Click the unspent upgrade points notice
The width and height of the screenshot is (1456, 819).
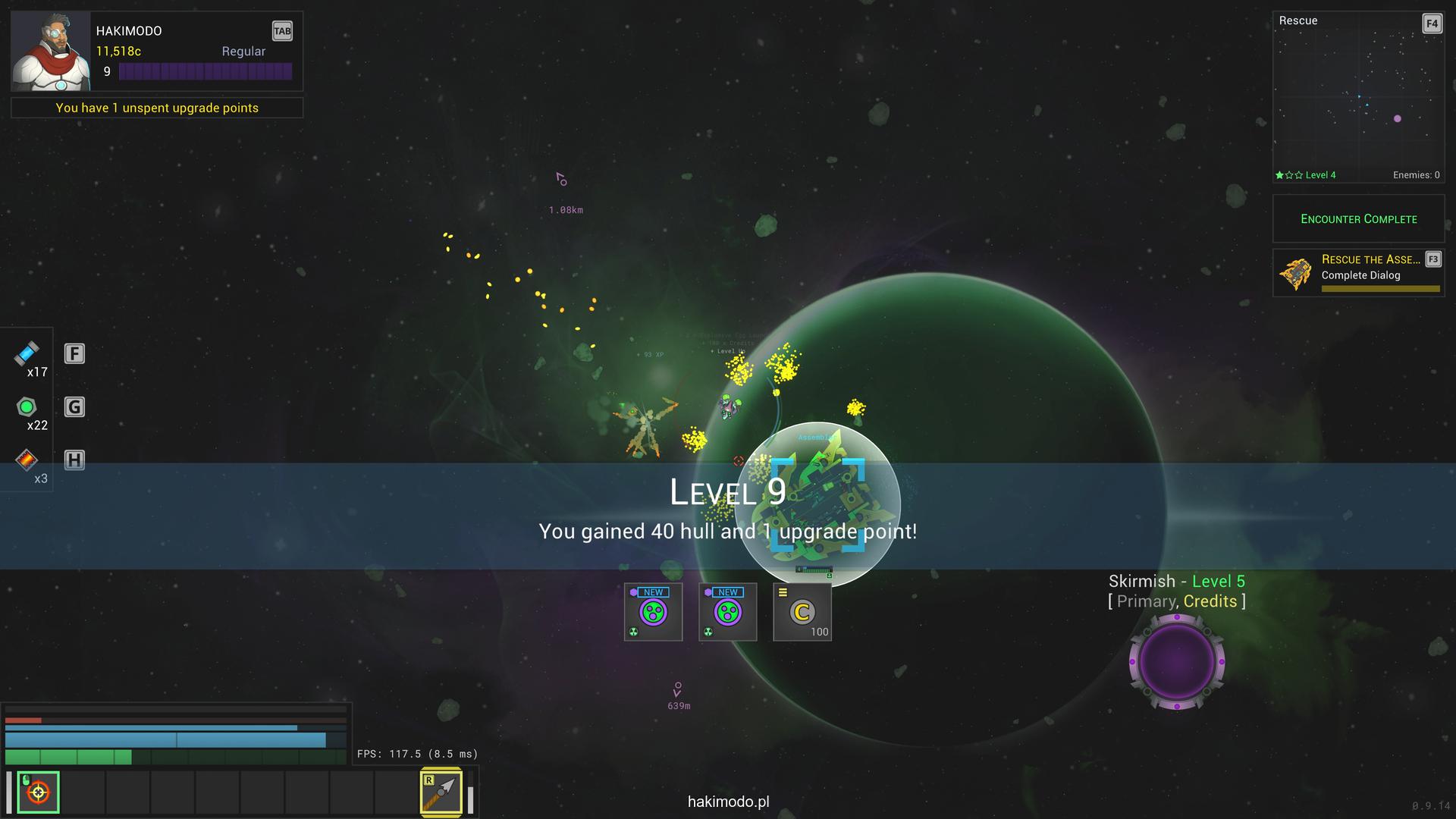coord(157,108)
